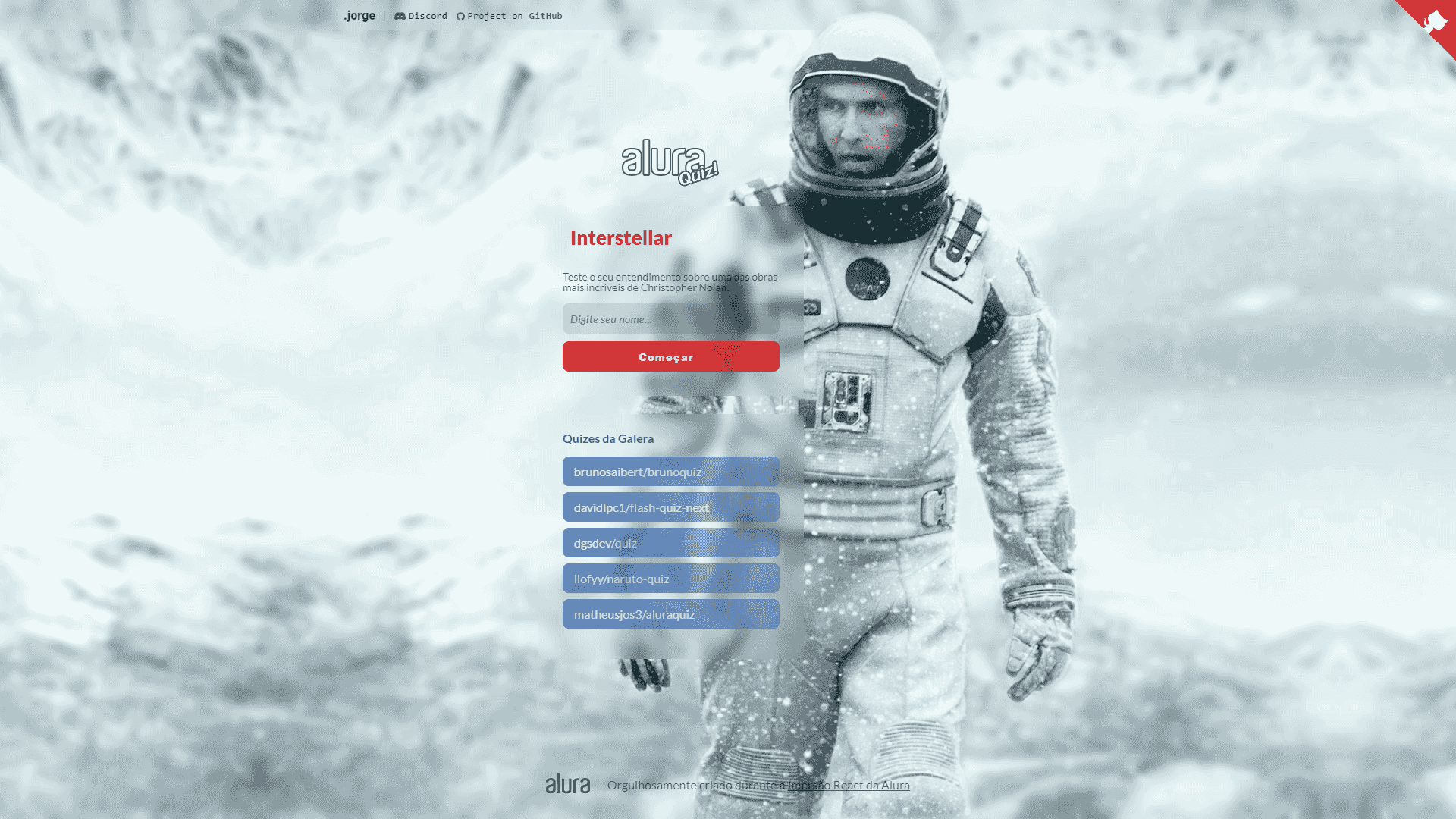Open the red GitHub fork ribbon top right
The width and height of the screenshot is (1456, 819).
point(1437,19)
